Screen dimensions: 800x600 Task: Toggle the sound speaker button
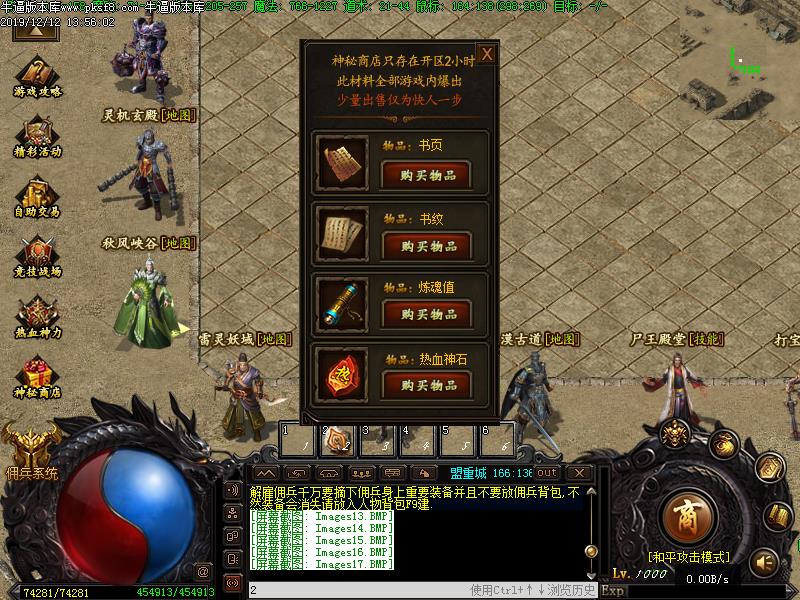(764, 562)
